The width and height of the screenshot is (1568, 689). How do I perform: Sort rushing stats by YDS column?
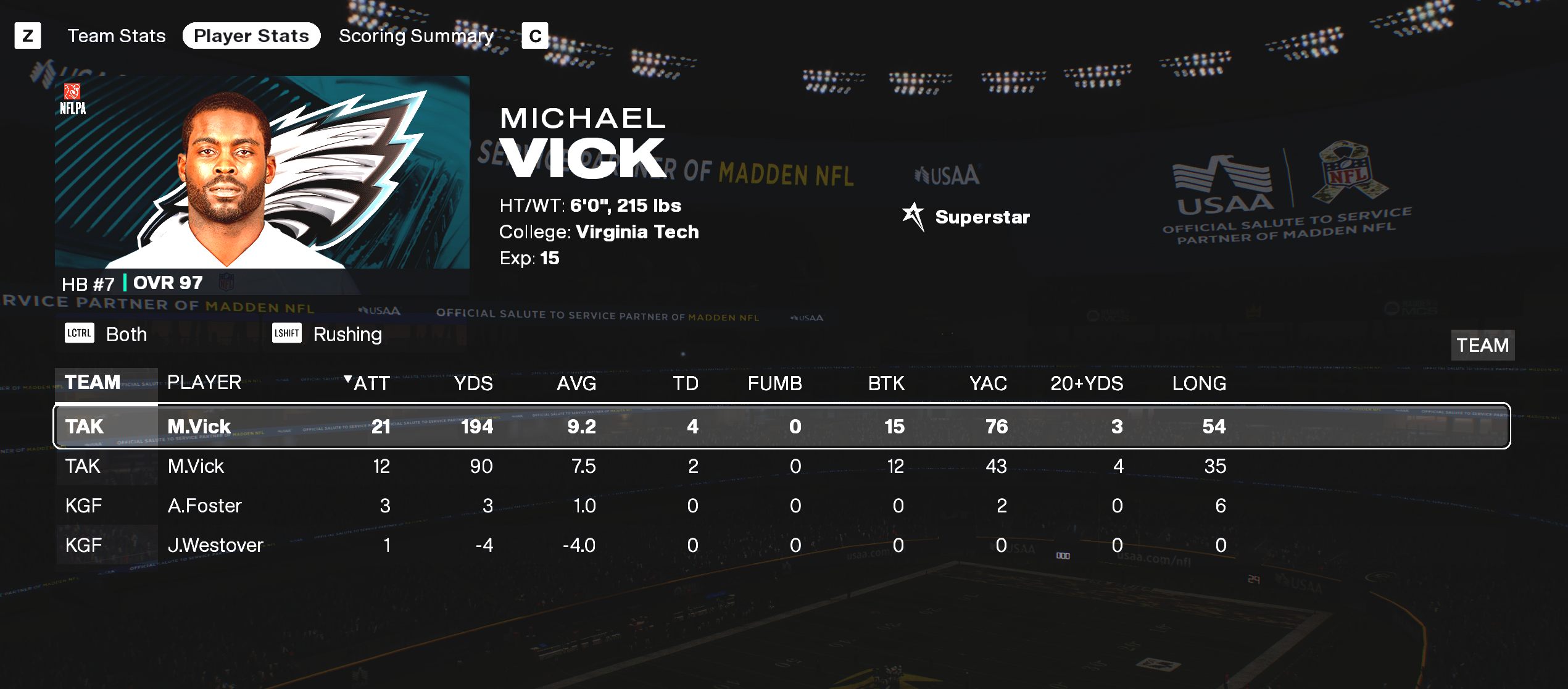click(x=473, y=383)
